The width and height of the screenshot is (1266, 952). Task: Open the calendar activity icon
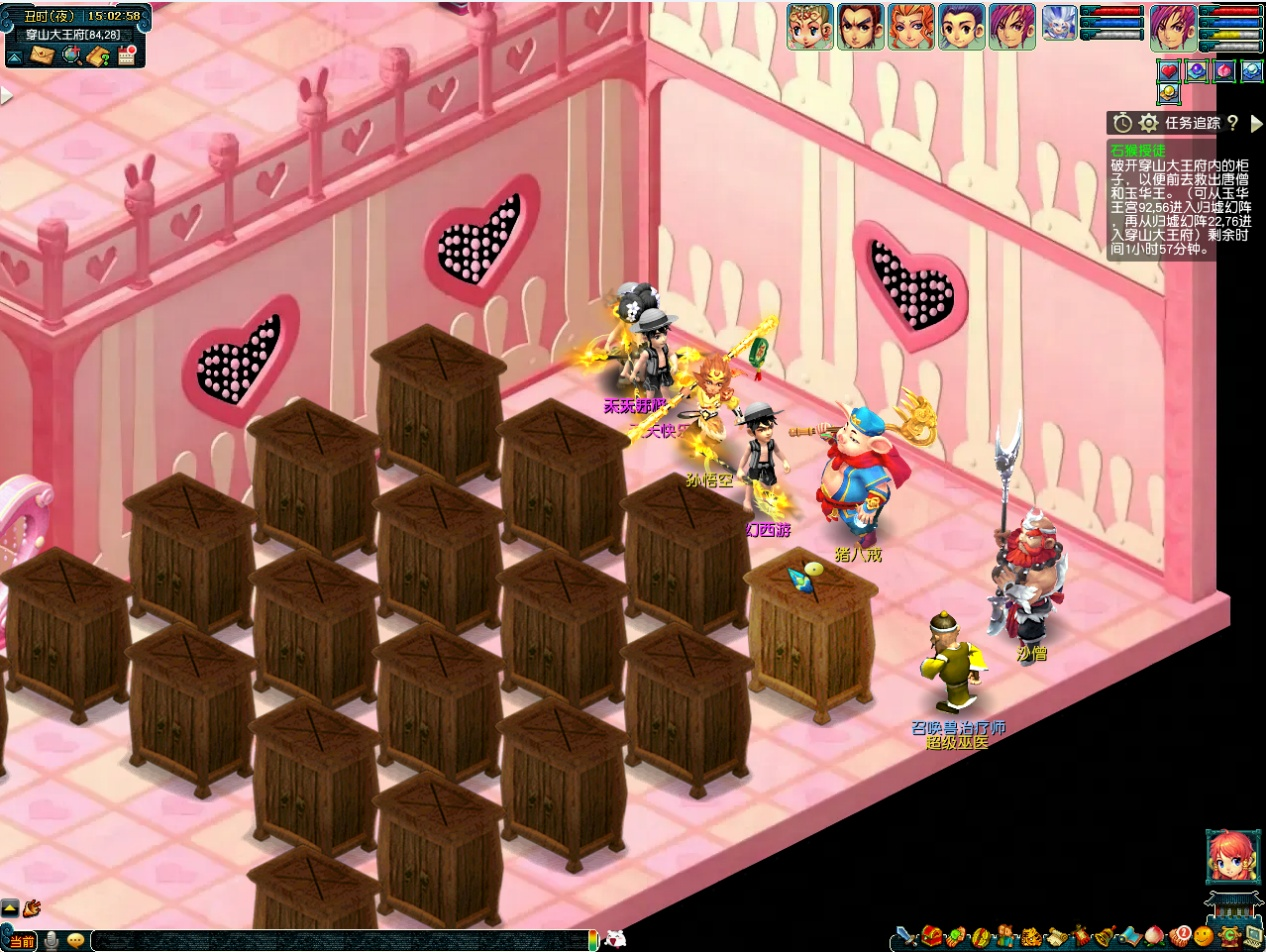[x=127, y=55]
